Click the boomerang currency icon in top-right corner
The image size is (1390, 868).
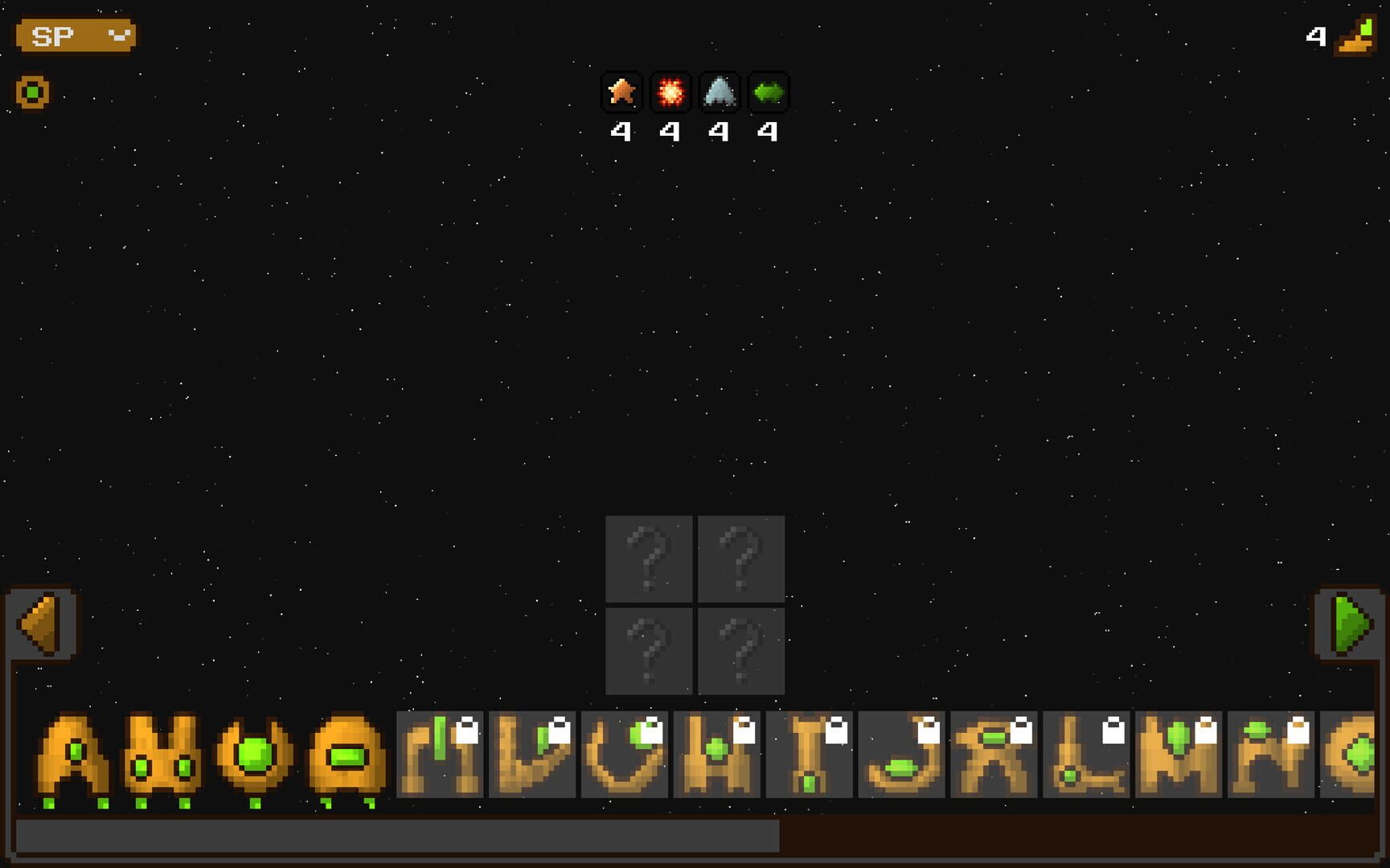[1353, 35]
